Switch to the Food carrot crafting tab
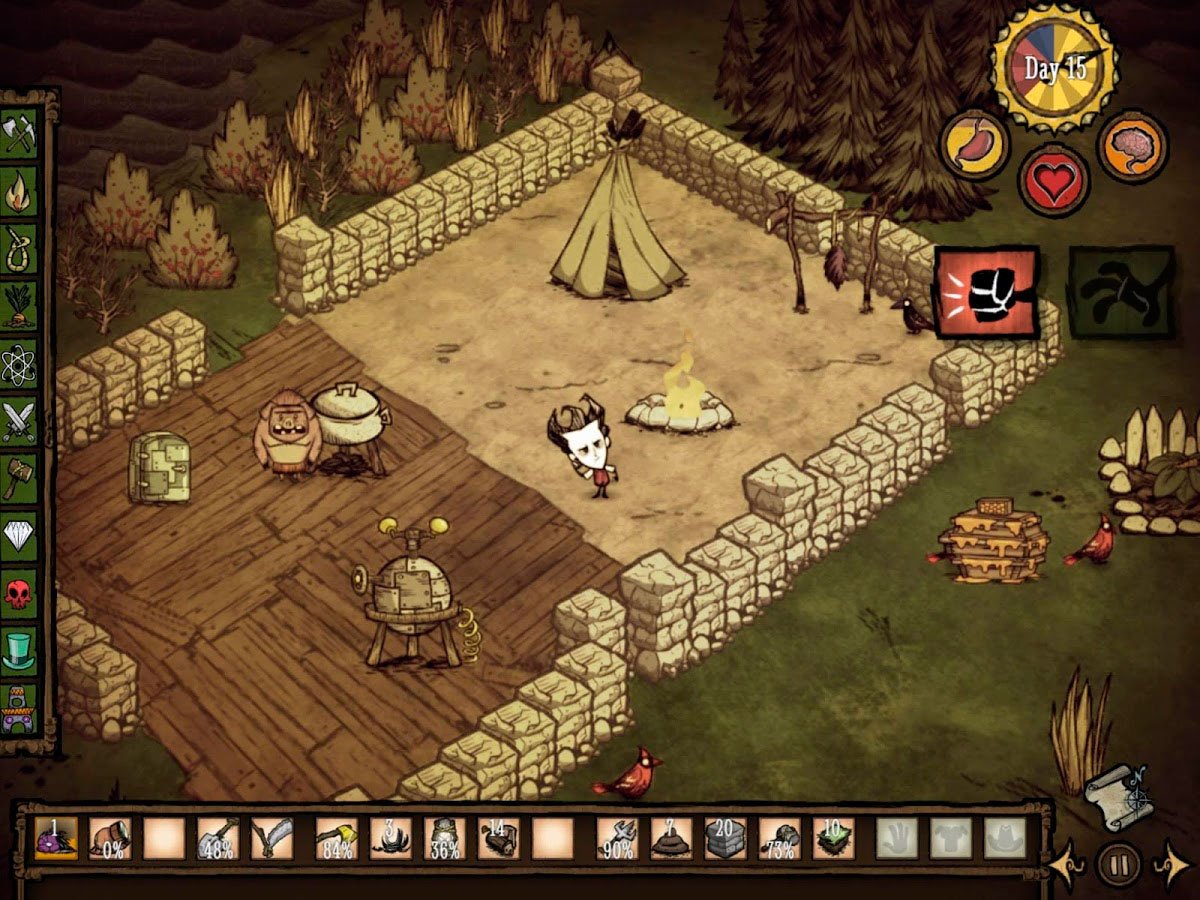The width and height of the screenshot is (1200, 900). (x=20, y=307)
